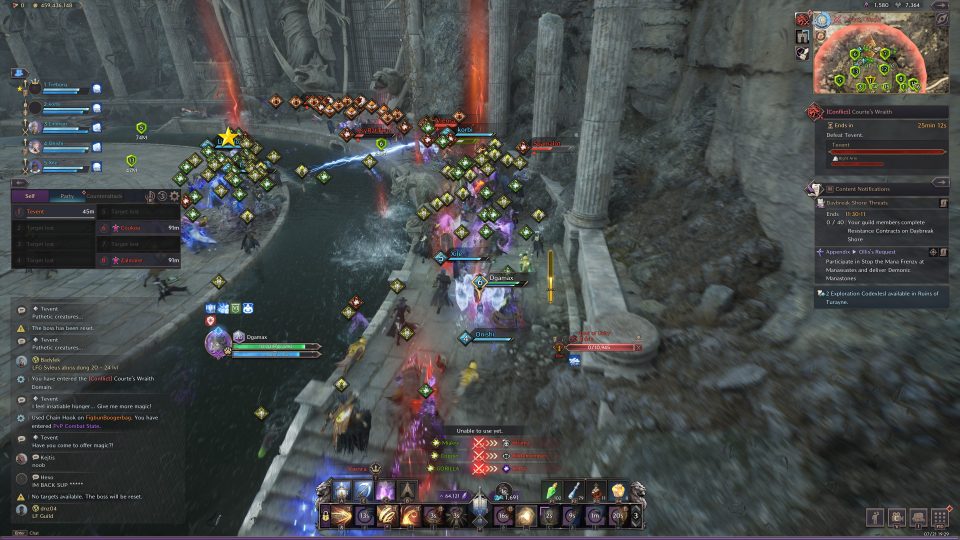
Task: Collapse the Content Notifications panel arrow
Action: point(938,182)
